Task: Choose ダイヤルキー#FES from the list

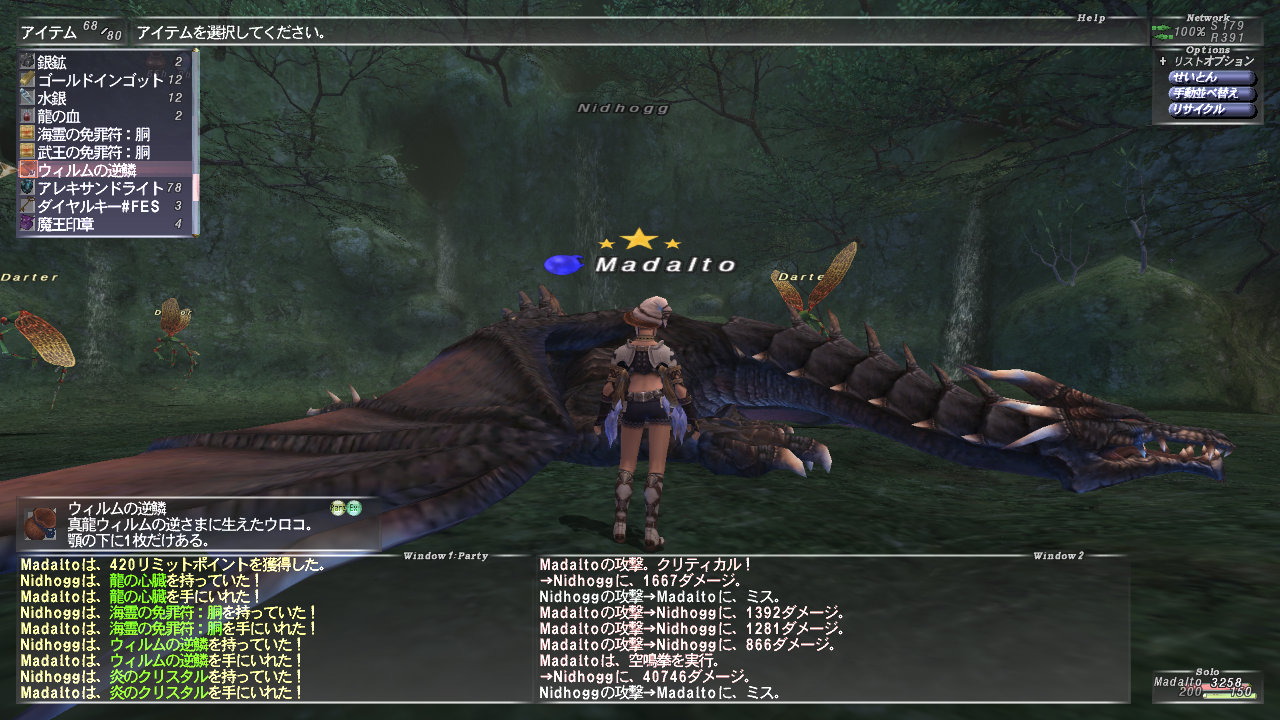Action: tap(100, 206)
